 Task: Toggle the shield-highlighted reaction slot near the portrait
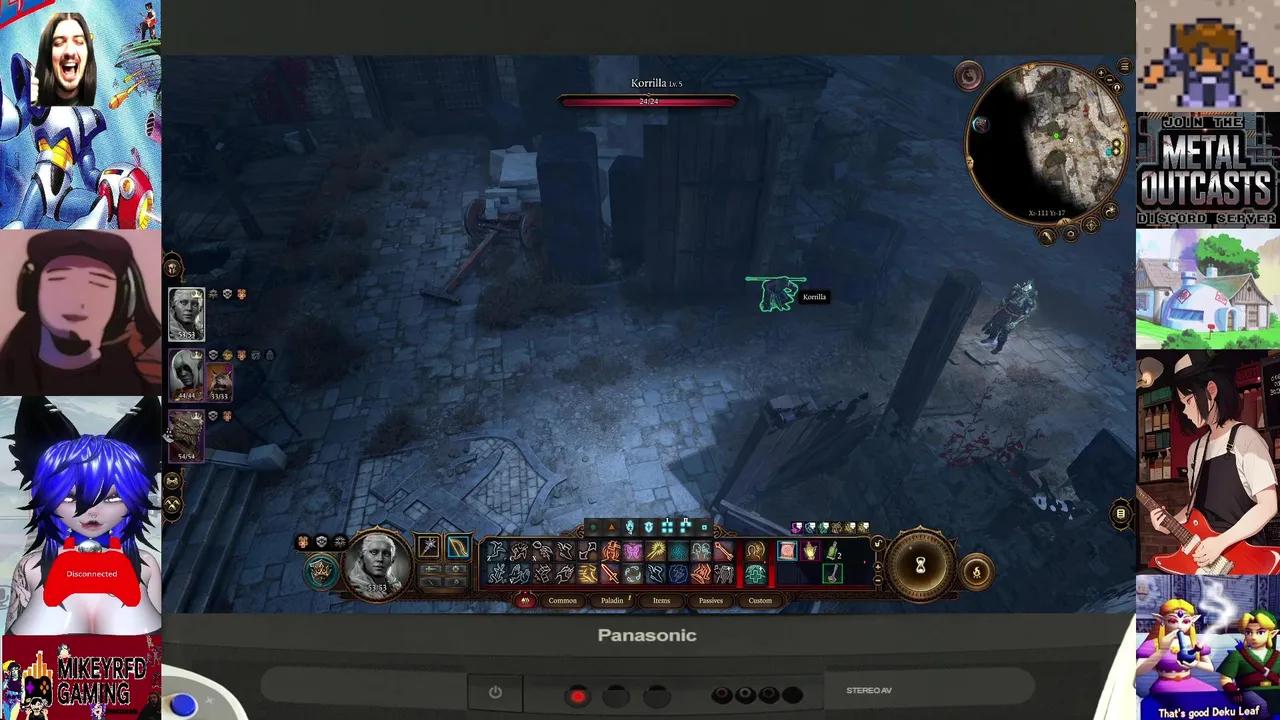click(x=321, y=572)
